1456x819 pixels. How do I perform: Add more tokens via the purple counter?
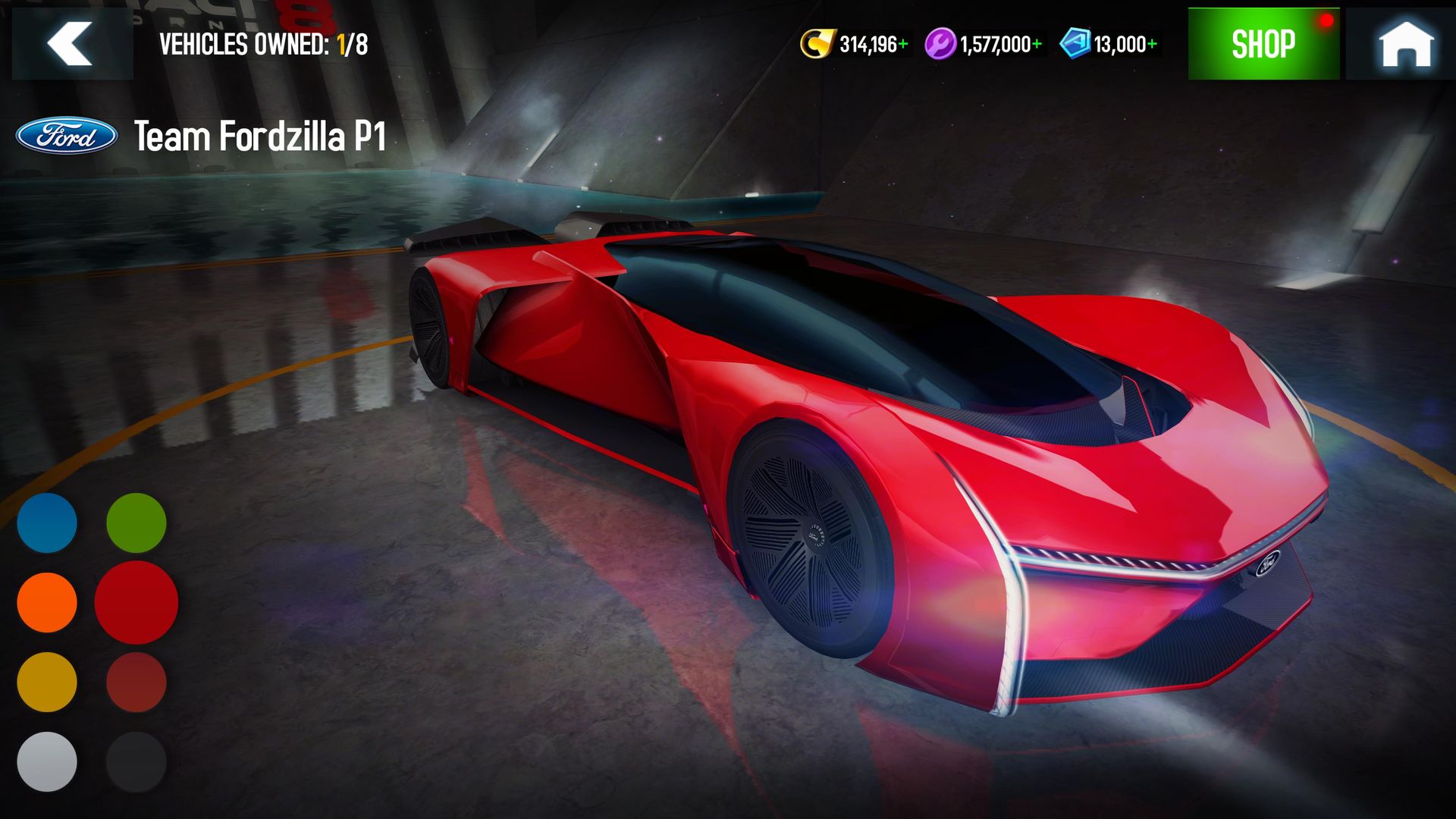click(x=1037, y=45)
